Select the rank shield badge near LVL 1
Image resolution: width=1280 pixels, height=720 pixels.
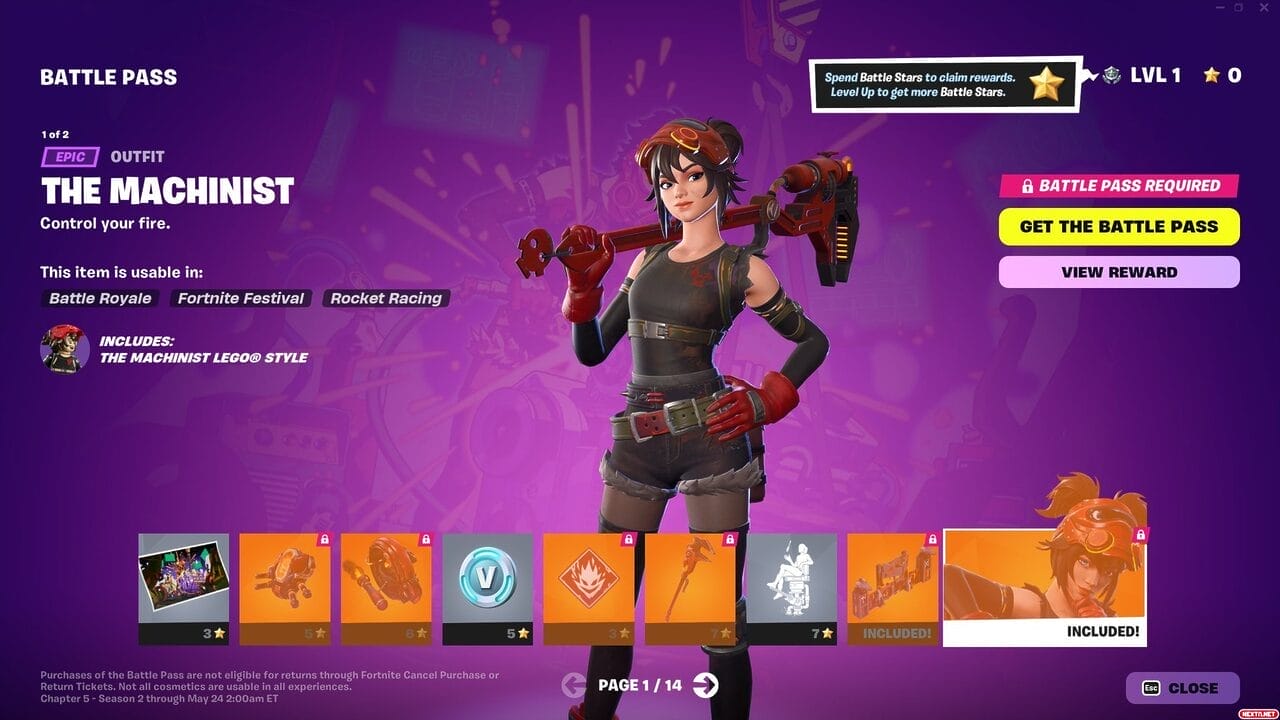pos(1110,75)
